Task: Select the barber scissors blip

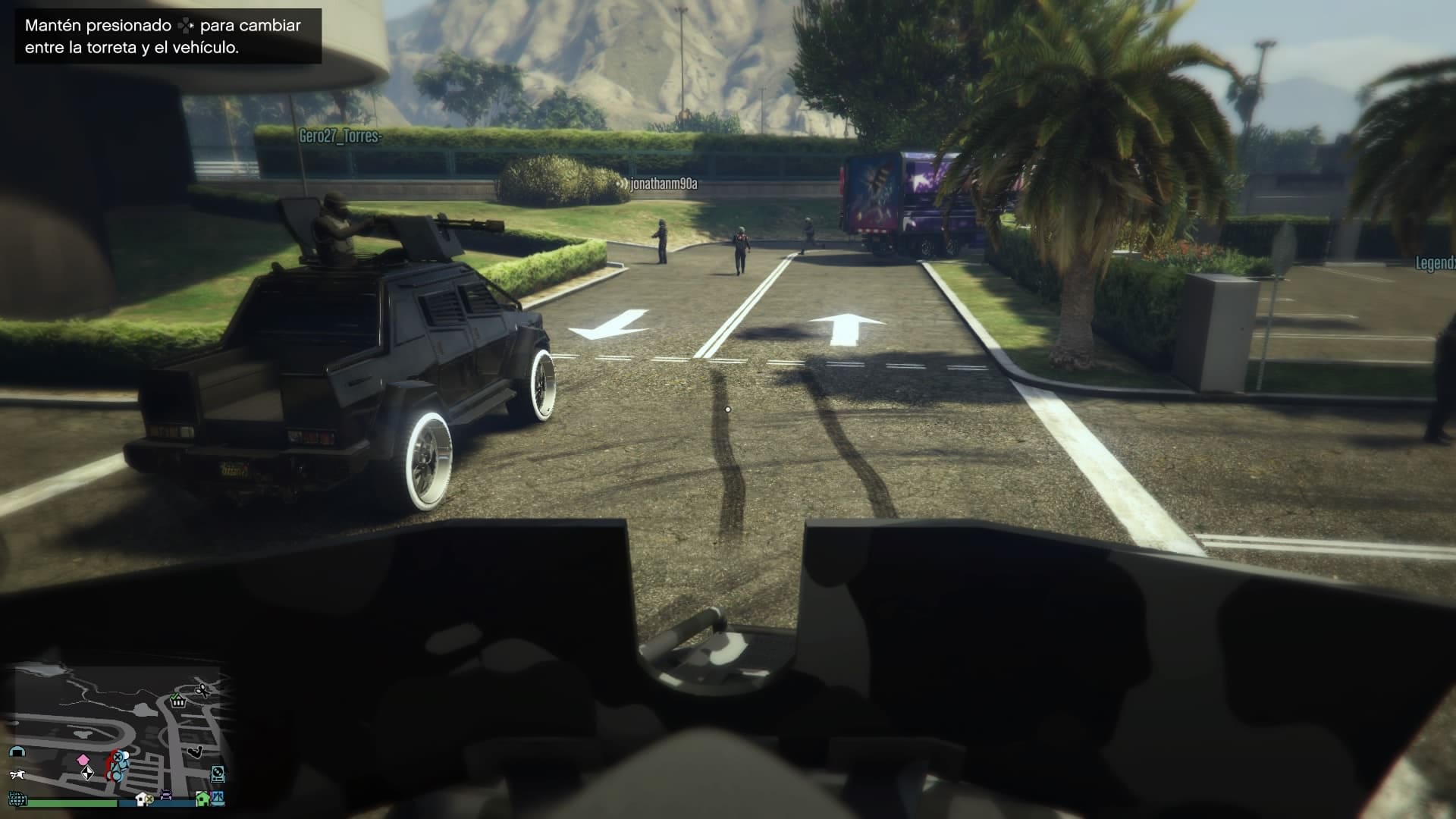Action: tap(202, 690)
